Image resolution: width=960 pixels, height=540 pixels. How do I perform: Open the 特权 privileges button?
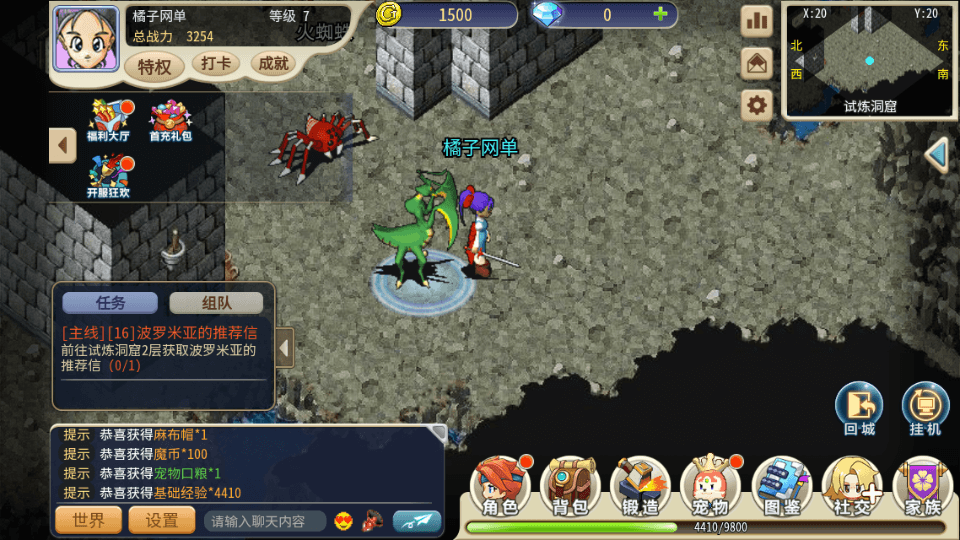coord(155,67)
